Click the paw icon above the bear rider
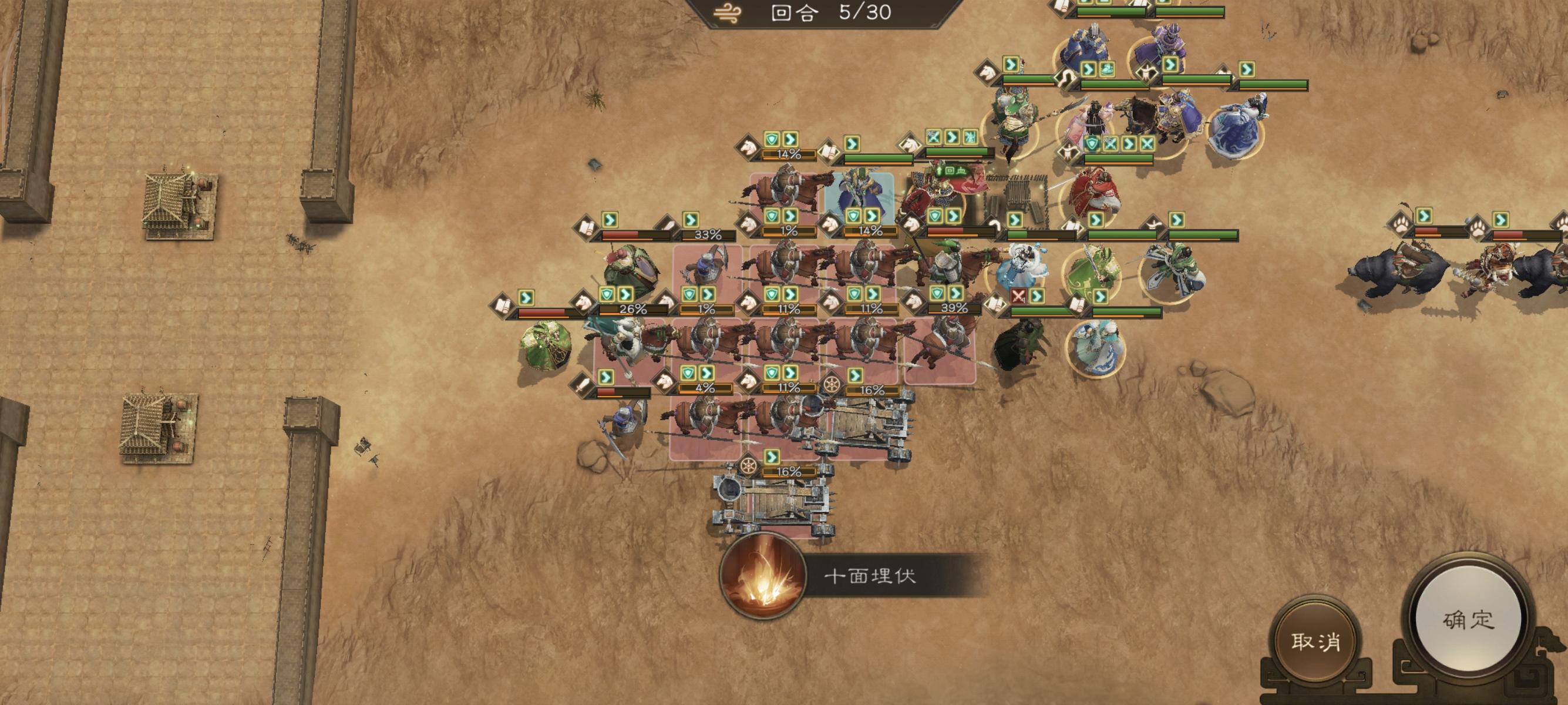Image resolution: width=1568 pixels, height=705 pixels. coord(1399,224)
